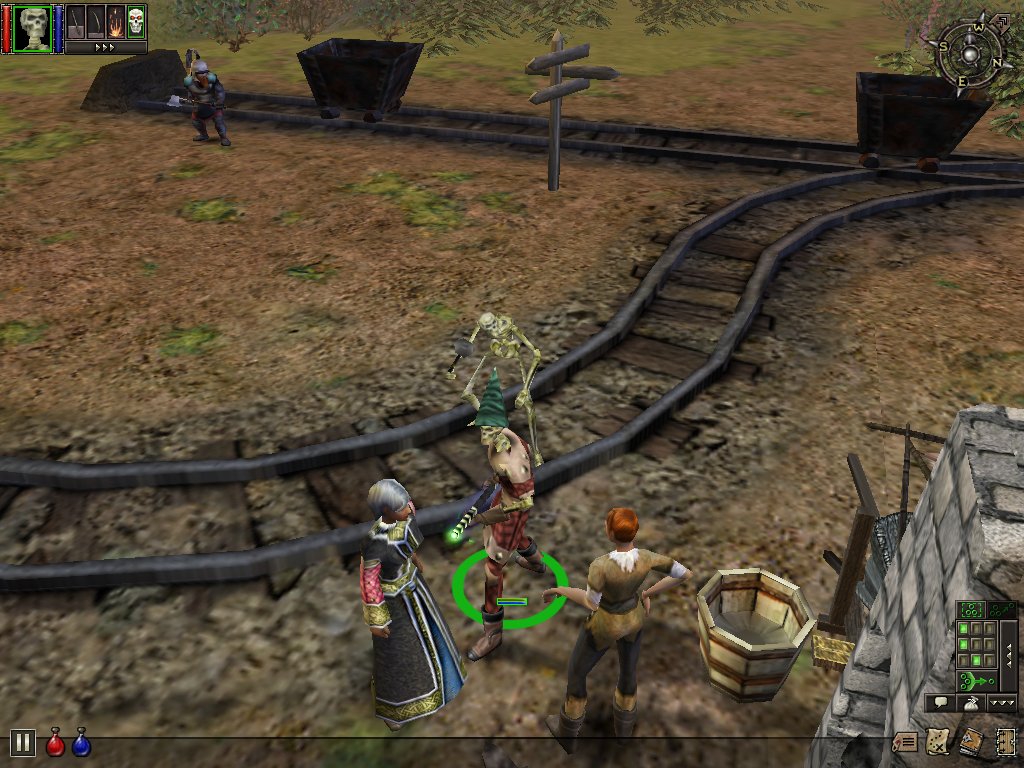Pause the game with the pause button
This screenshot has width=1024, height=768.
(x=22, y=742)
